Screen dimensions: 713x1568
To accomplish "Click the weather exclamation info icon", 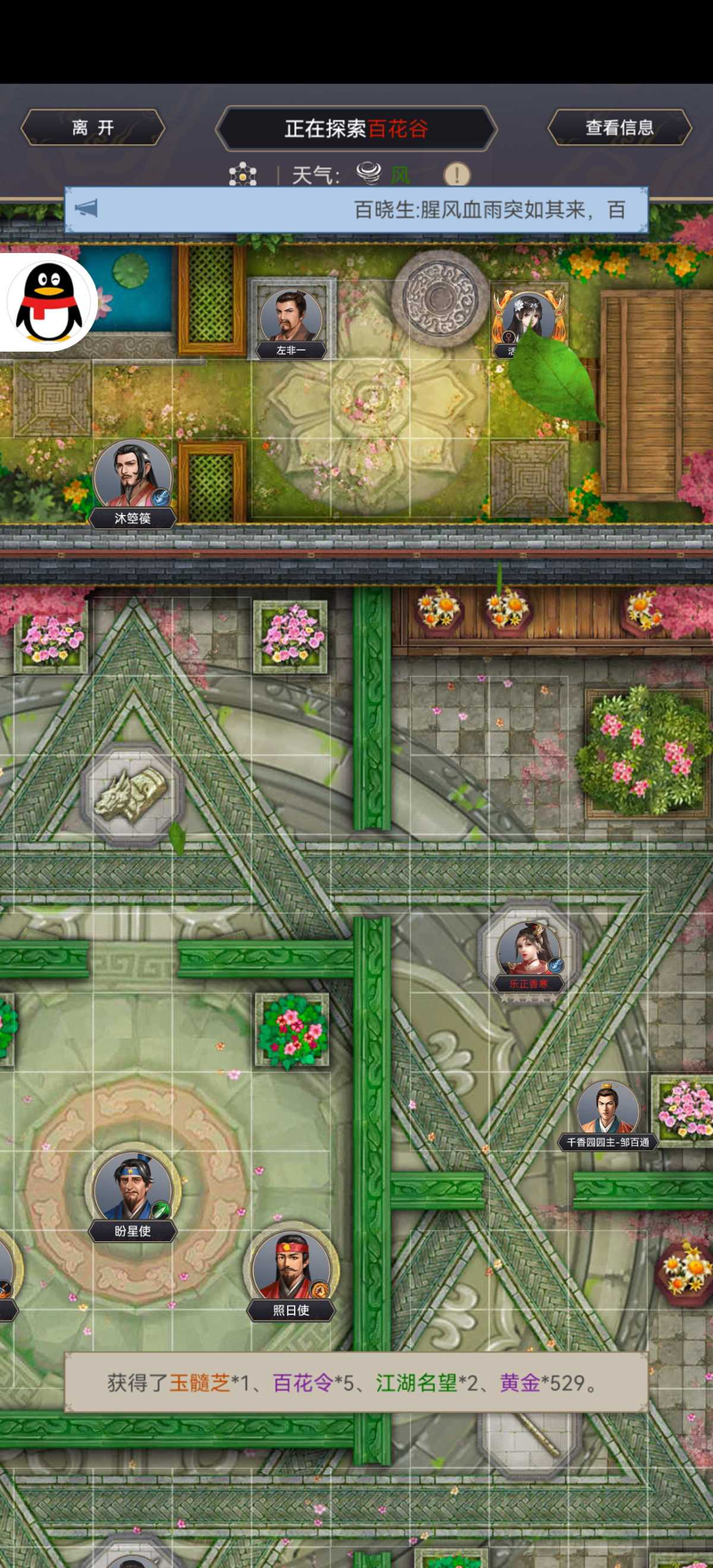I will 456,174.
